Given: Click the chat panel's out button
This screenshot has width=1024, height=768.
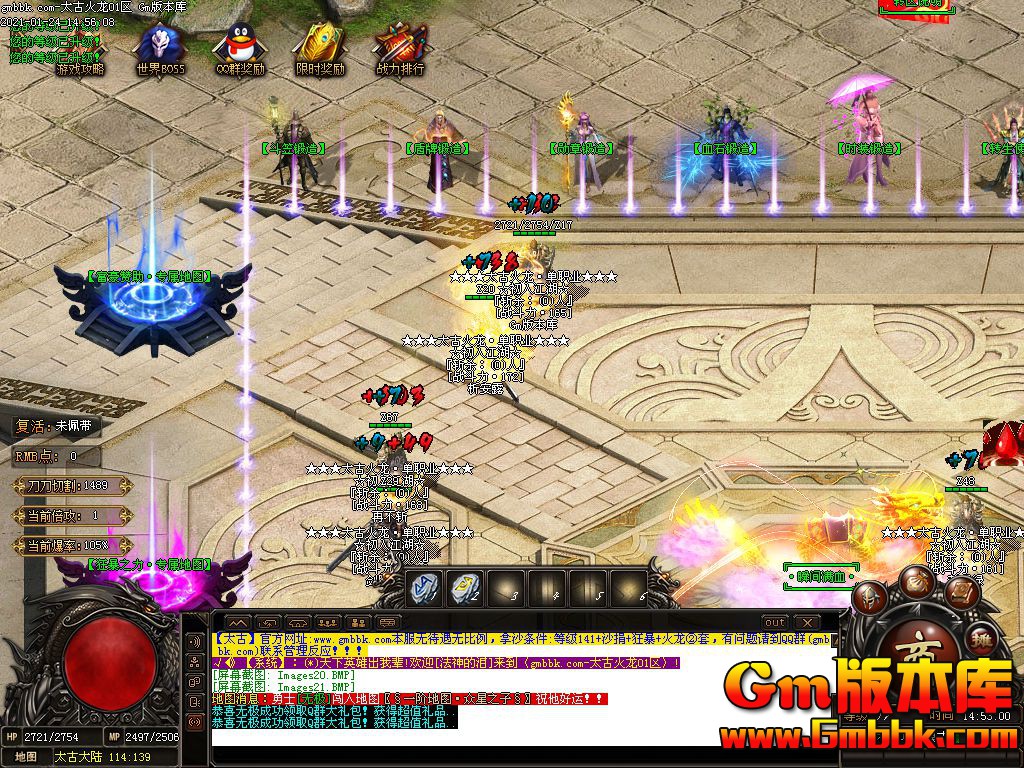Looking at the screenshot, I should (774, 622).
